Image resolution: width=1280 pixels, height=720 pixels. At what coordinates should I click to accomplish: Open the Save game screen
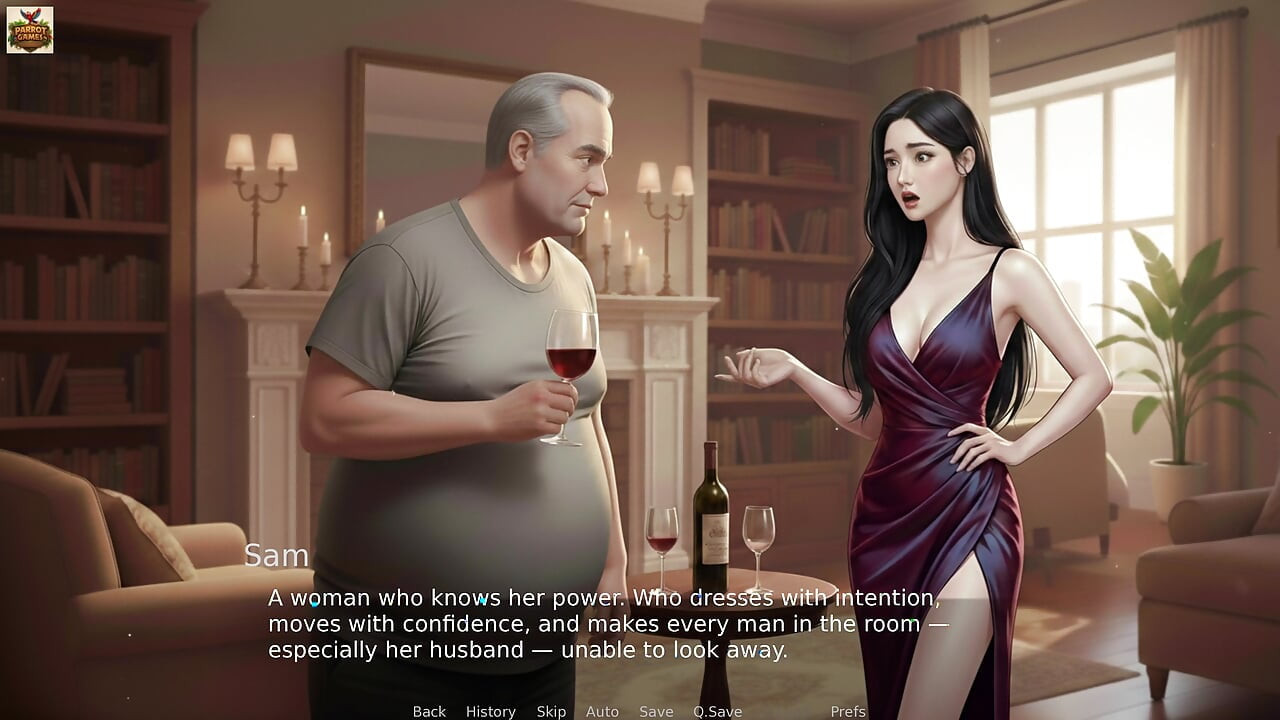coord(655,711)
